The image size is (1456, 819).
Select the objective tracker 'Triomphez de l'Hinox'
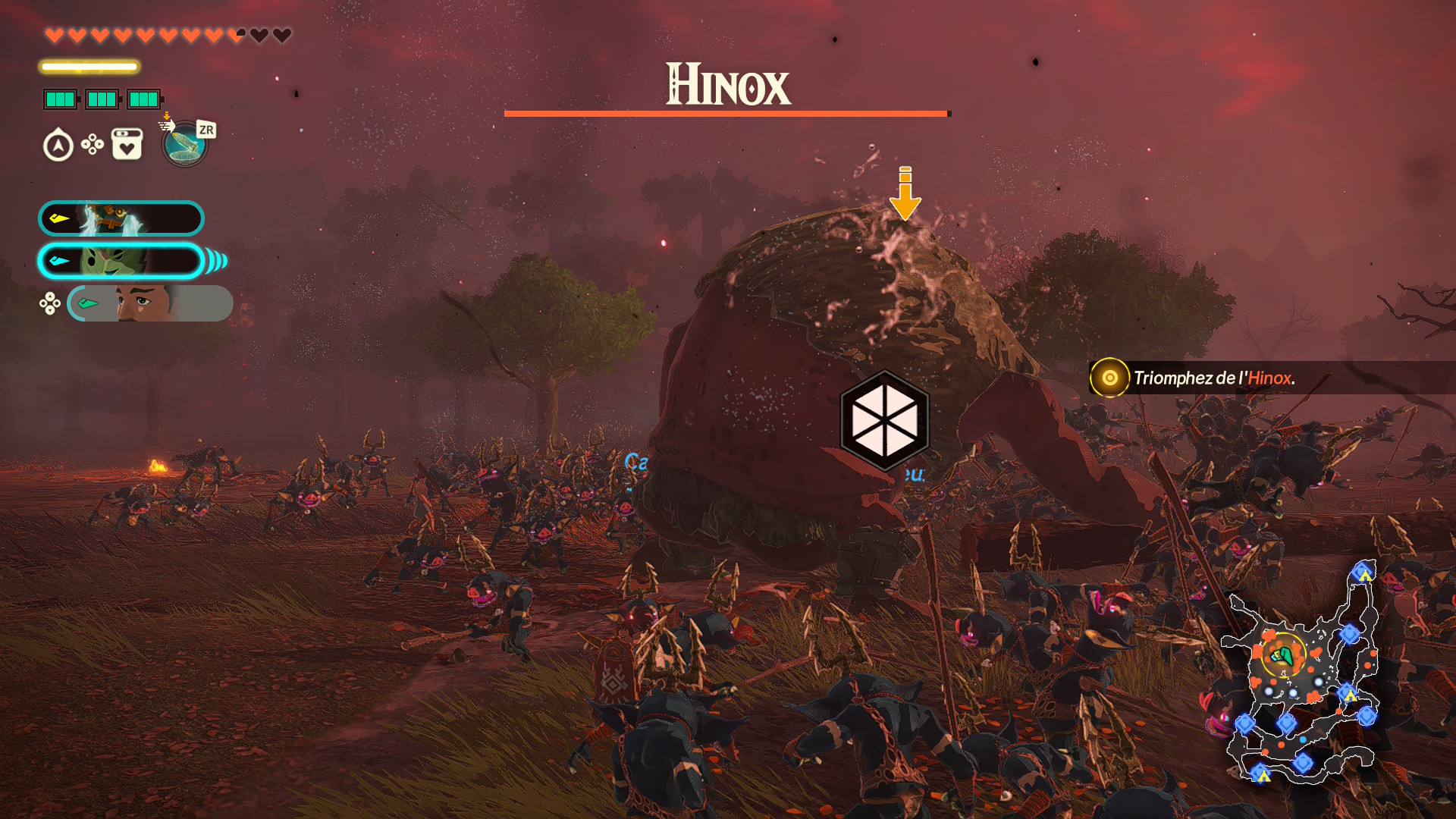[x=1212, y=378]
